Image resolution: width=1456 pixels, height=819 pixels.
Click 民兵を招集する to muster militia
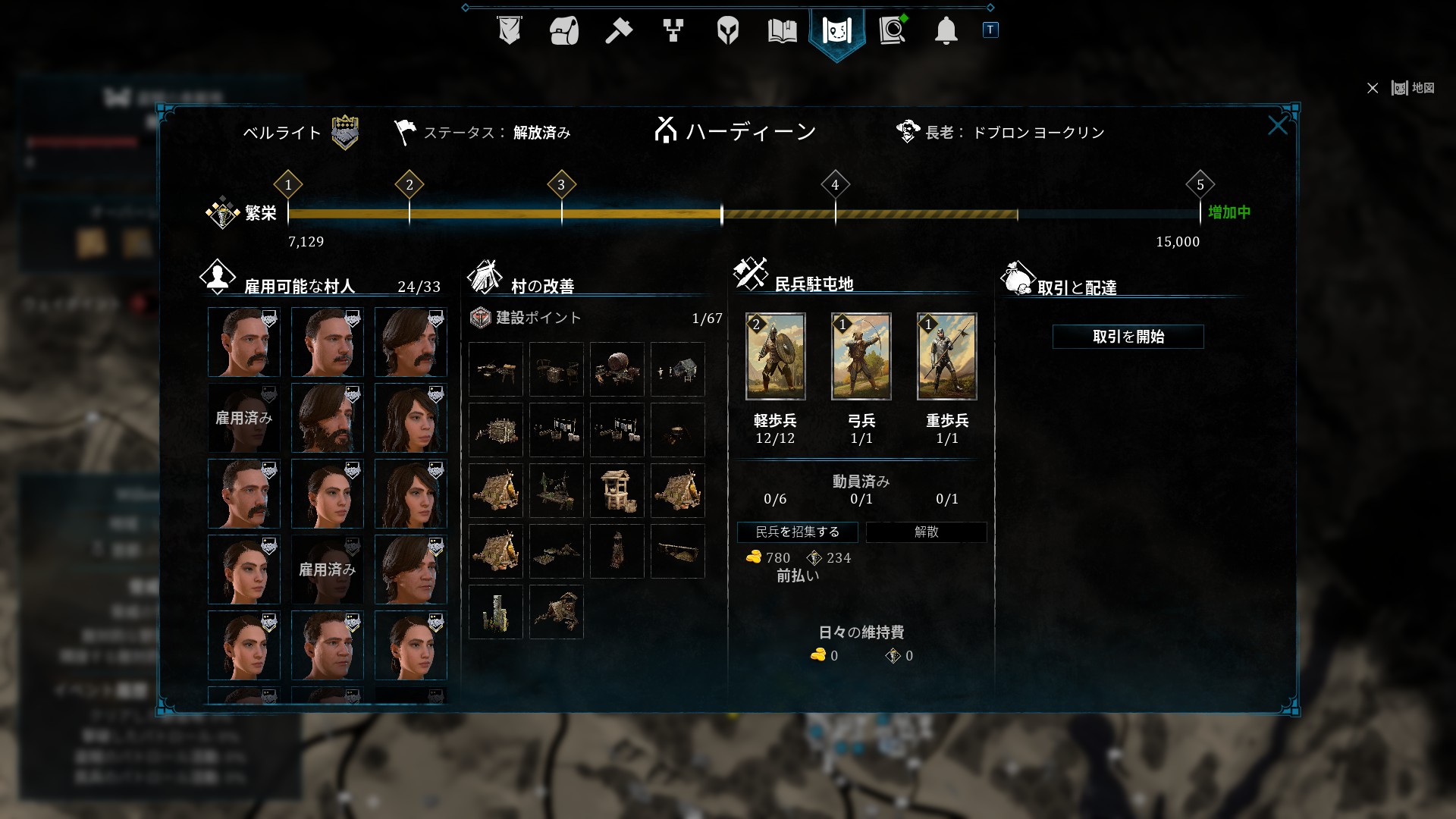point(797,532)
